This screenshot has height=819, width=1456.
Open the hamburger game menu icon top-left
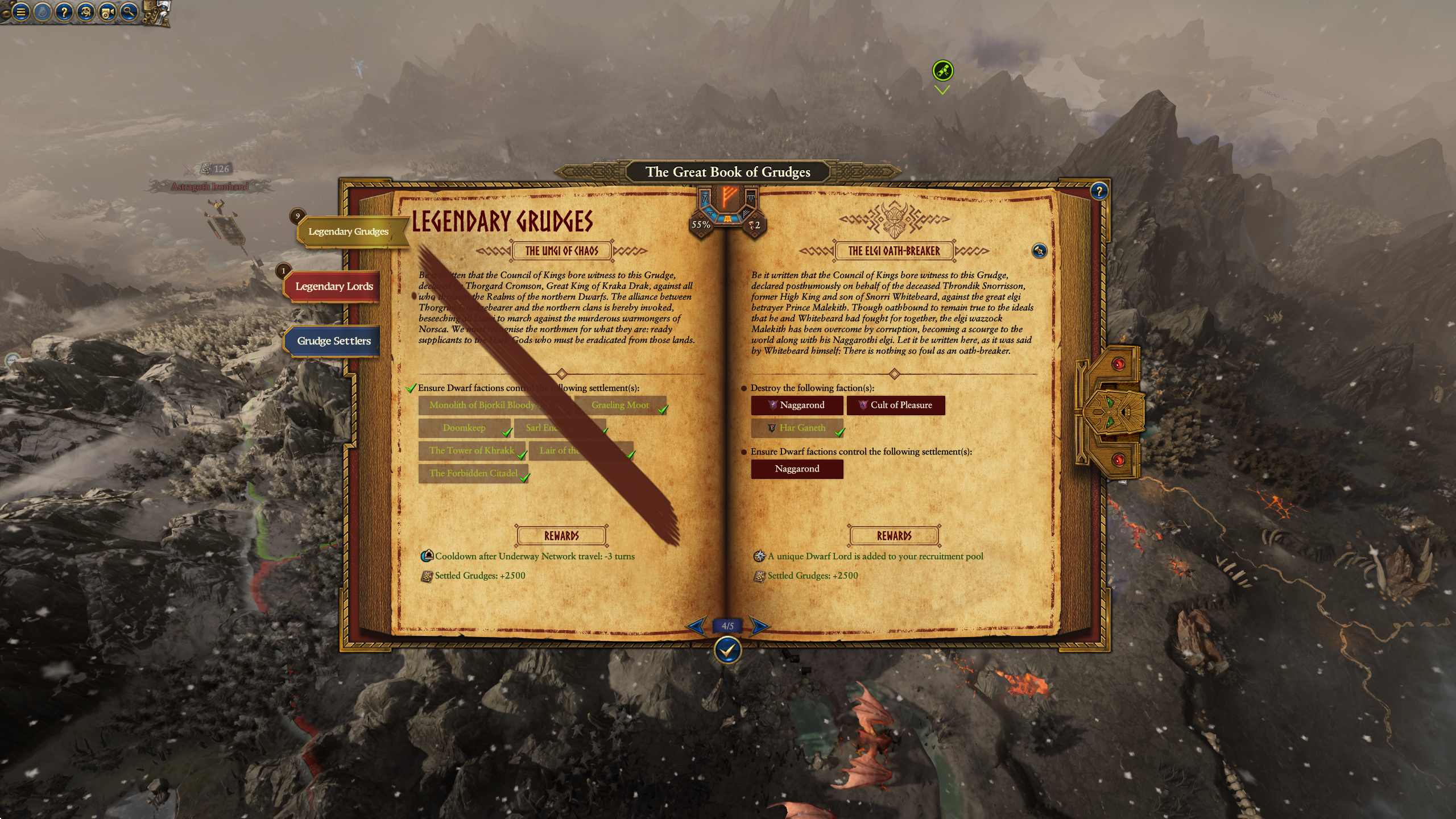(21, 13)
